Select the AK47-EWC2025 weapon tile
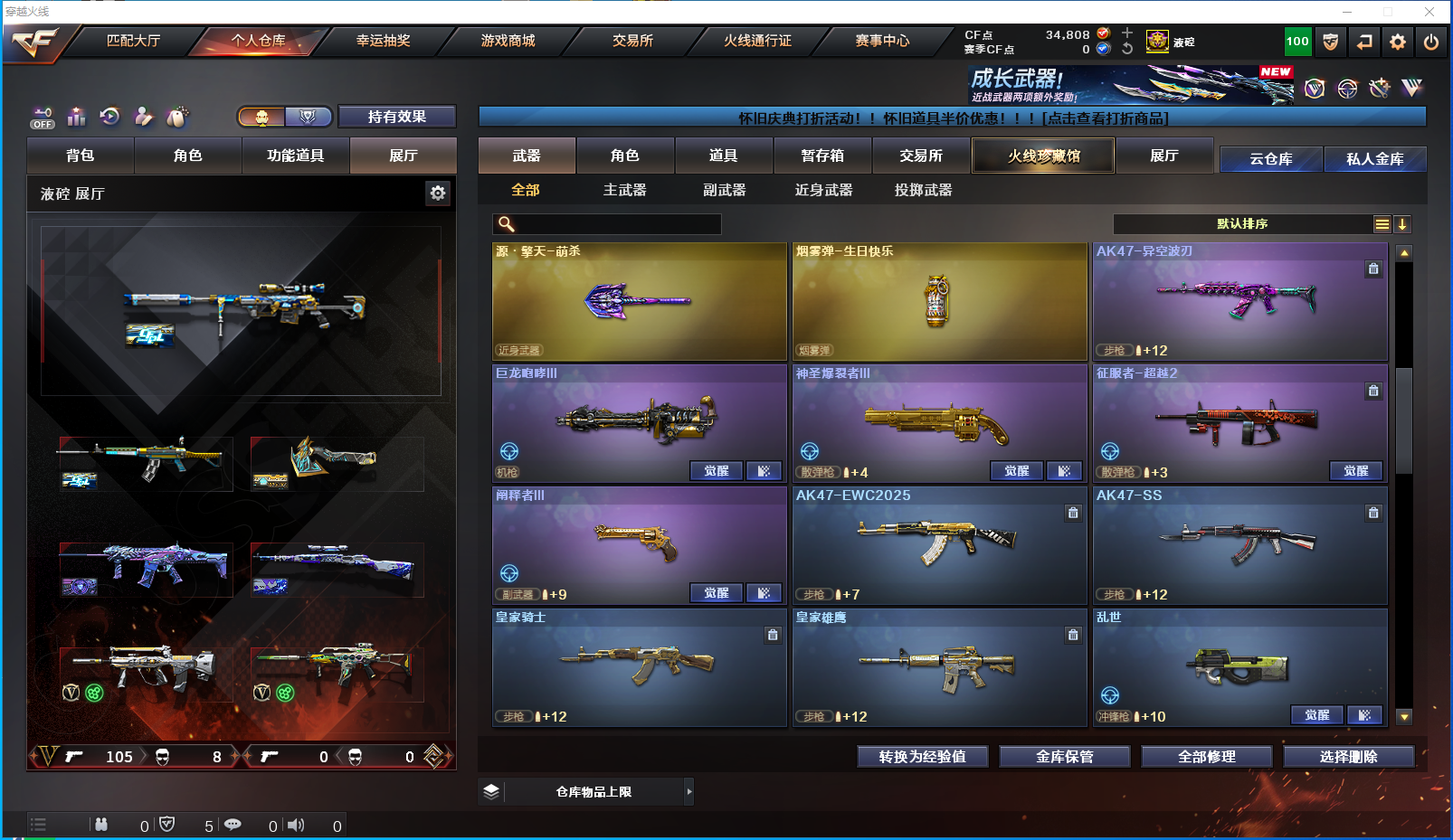This screenshot has height=840, width=1453. [939, 545]
